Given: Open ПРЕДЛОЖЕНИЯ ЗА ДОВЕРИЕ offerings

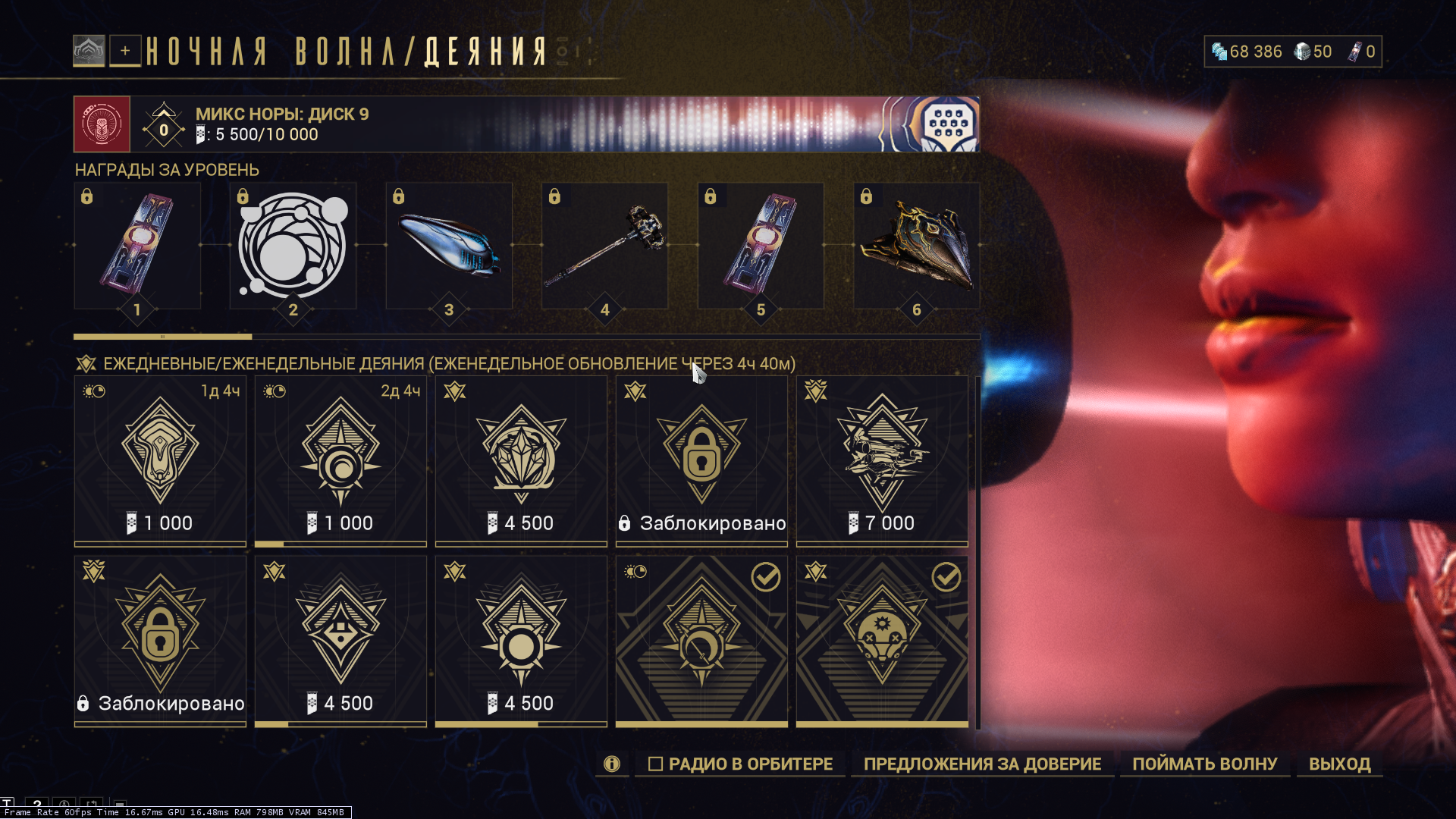Looking at the screenshot, I should point(982,764).
